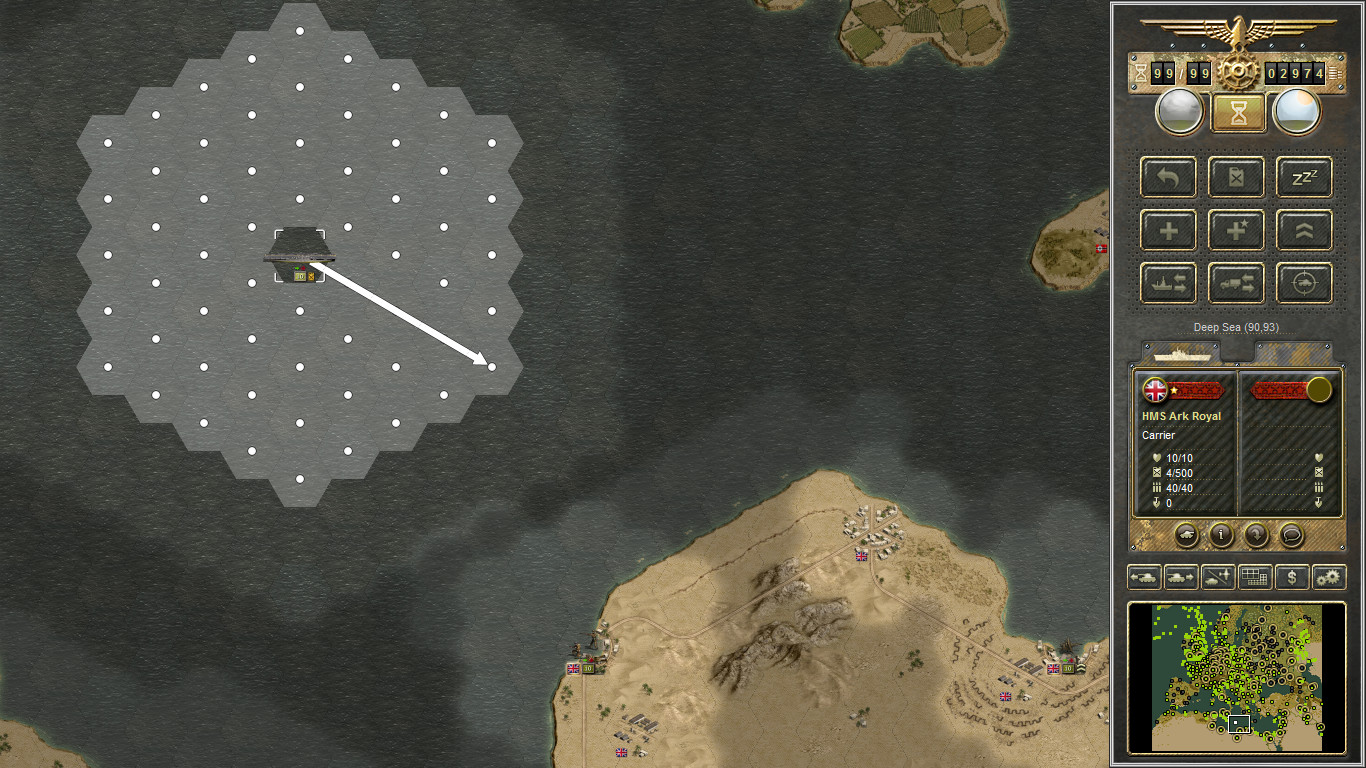1366x768 pixels.
Task: Open the unit info button
Action: (x=1221, y=535)
